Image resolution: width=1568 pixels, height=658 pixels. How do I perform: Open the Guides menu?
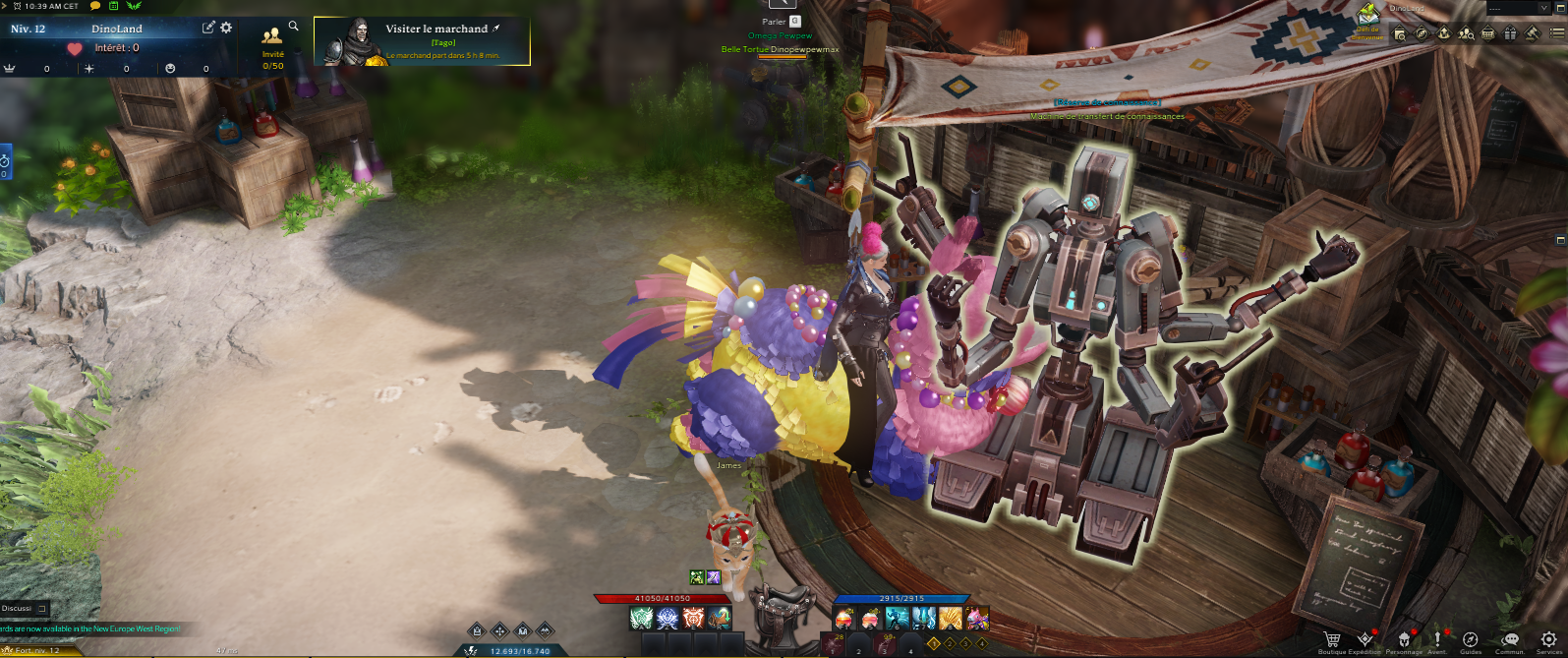tap(1471, 640)
